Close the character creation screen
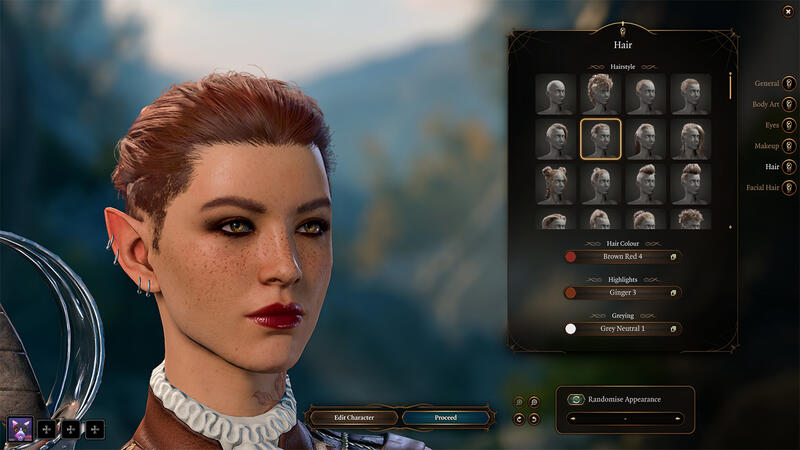This screenshot has height=450, width=800. pyautogui.click(x=788, y=11)
